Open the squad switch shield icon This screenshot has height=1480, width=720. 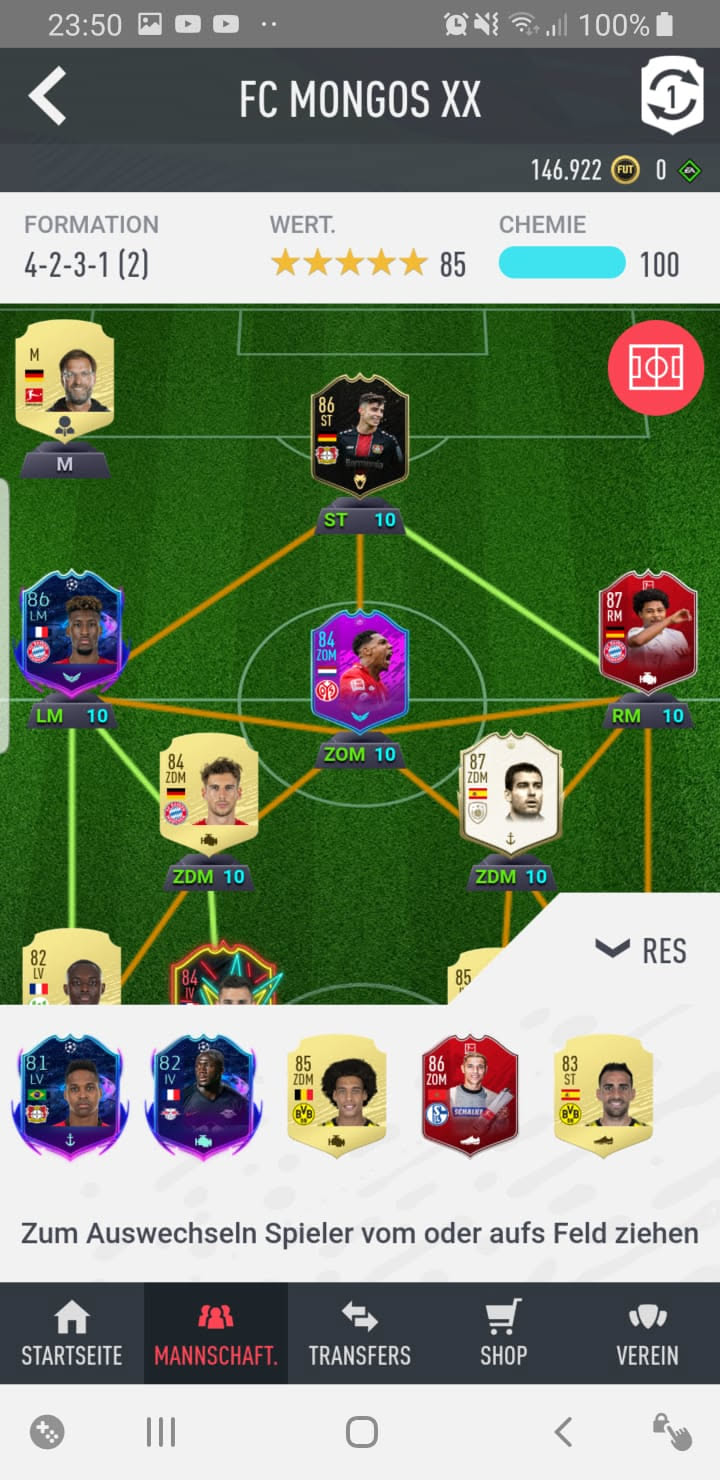click(671, 96)
